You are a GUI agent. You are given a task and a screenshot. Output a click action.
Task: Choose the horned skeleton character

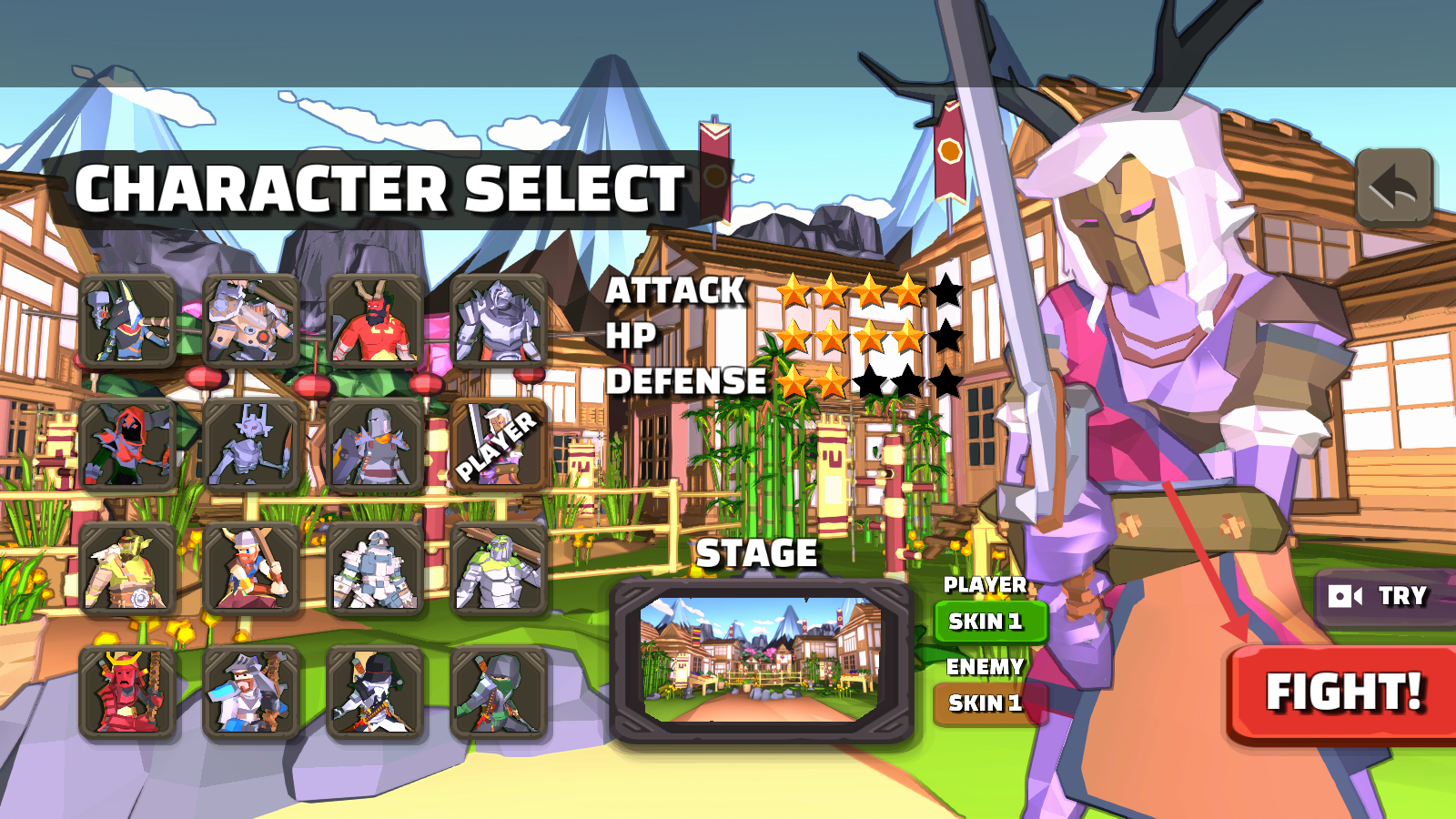coord(251,446)
